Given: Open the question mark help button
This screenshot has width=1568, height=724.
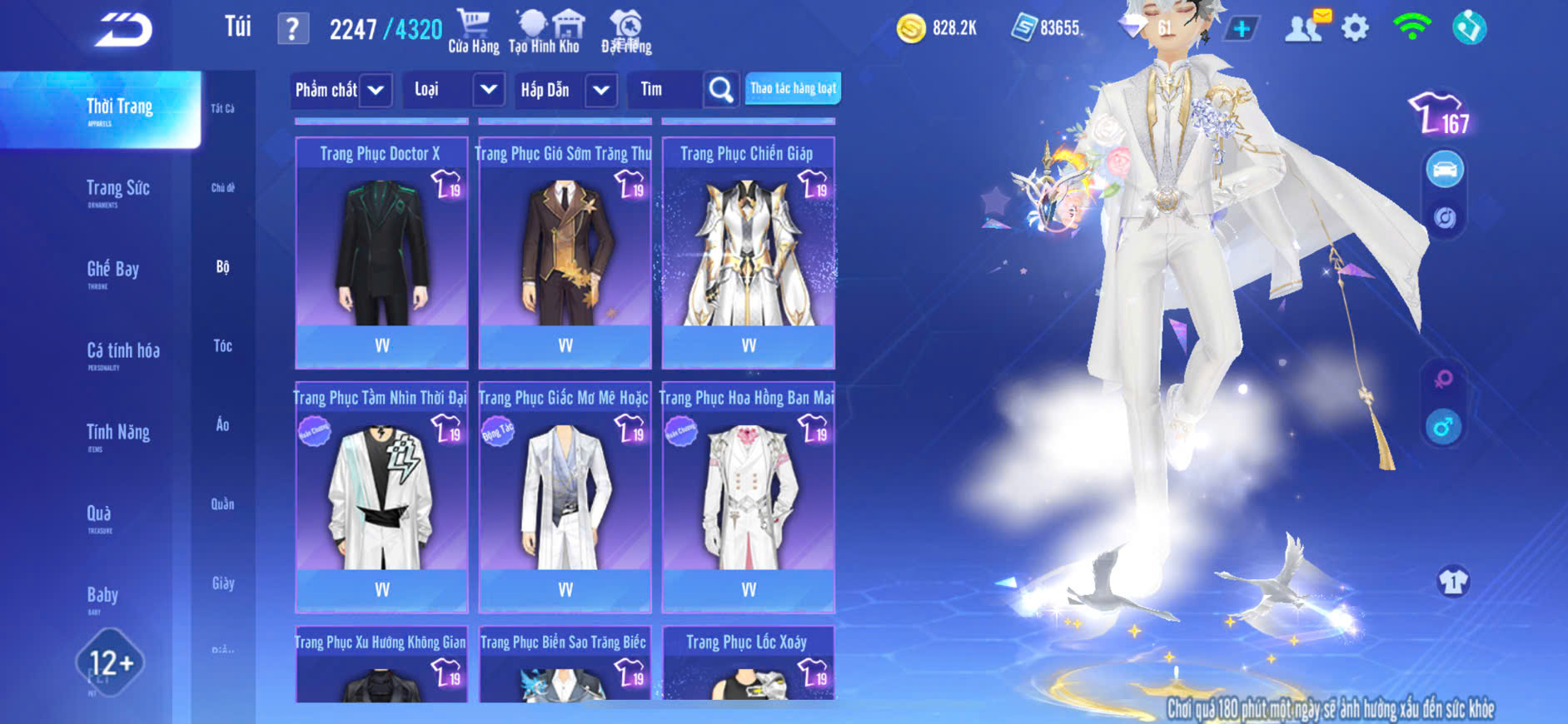Looking at the screenshot, I should [x=292, y=30].
